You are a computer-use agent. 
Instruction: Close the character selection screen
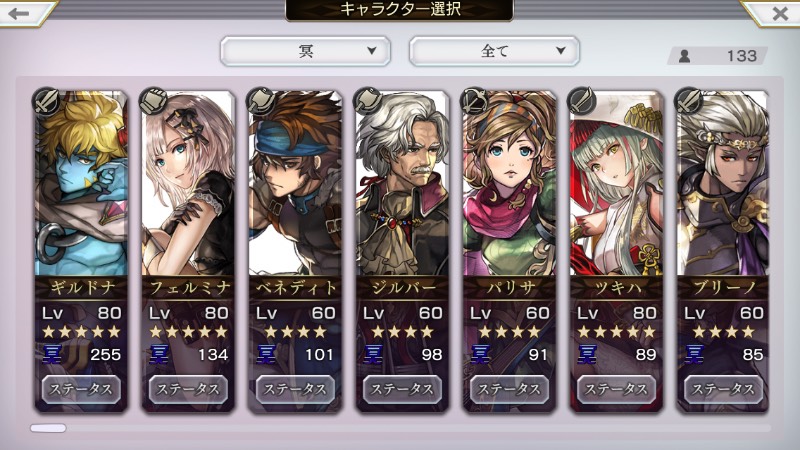click(778, 13)
